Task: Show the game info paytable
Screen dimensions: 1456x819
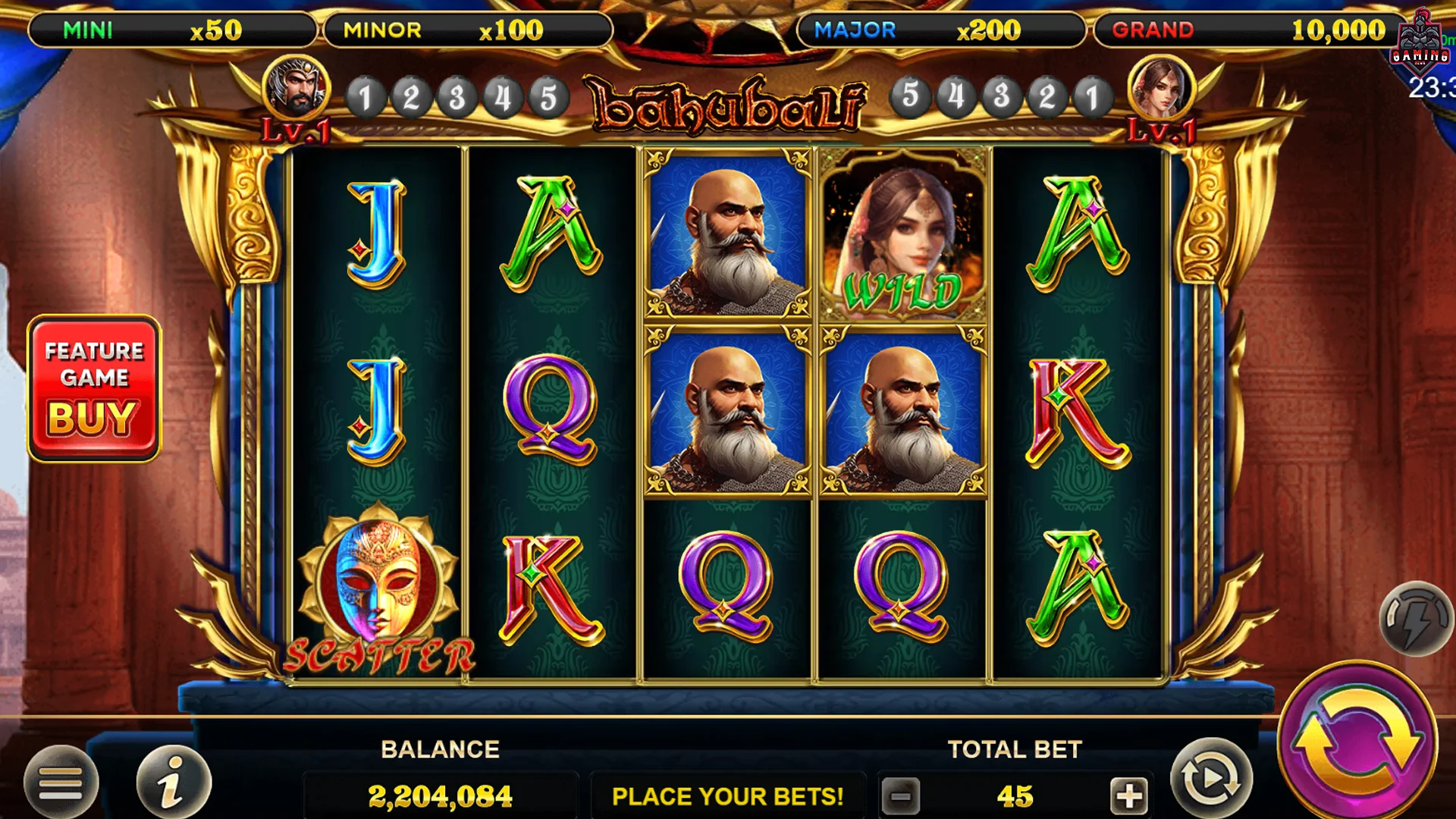Action: point(173,783)
